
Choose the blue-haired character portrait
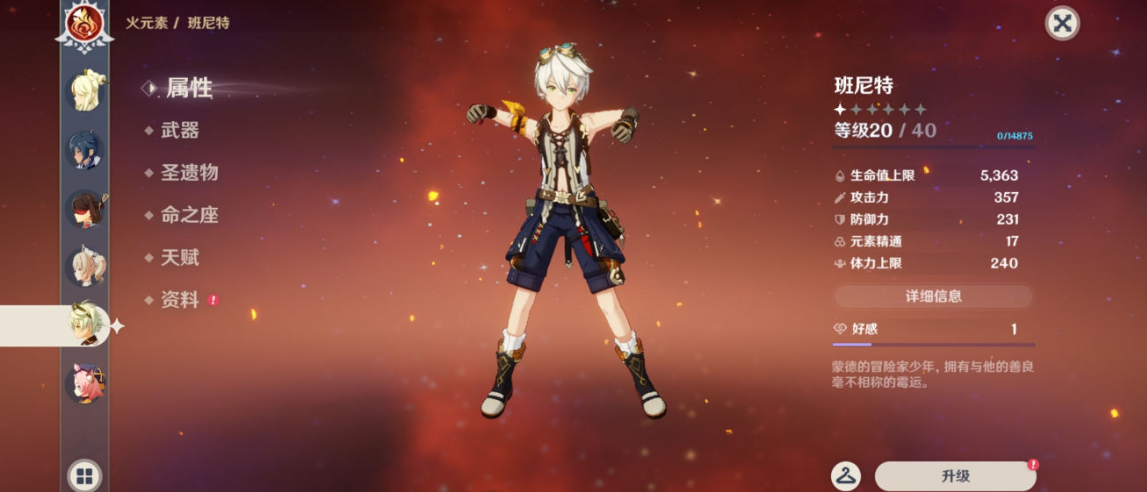point(84,150)
